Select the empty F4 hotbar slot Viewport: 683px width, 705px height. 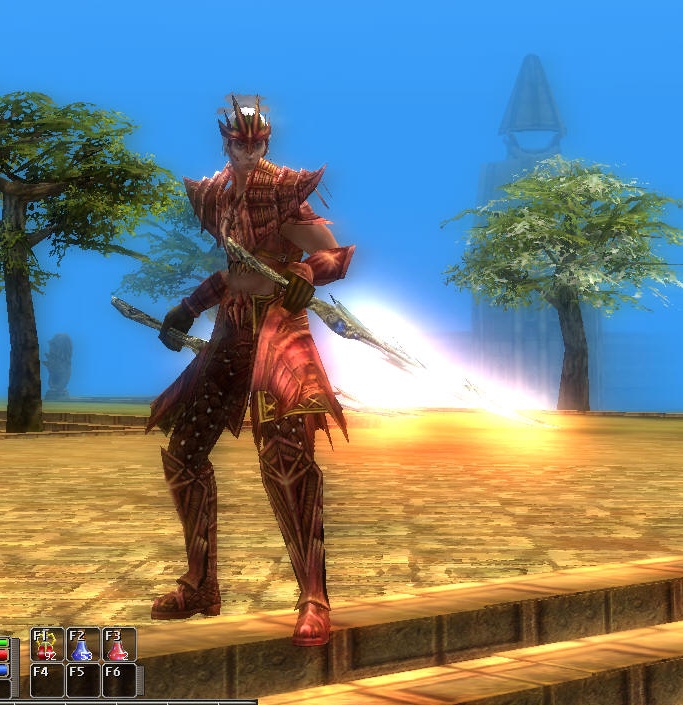click(47, 680)
